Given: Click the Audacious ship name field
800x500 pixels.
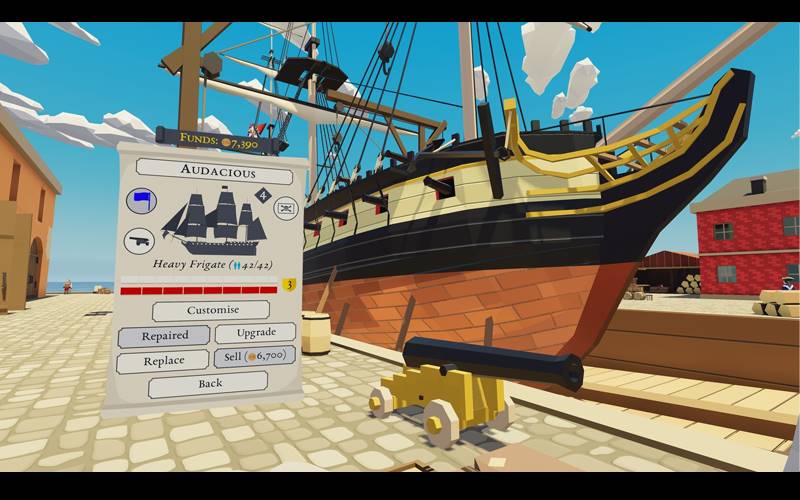Looking at the screenshot, I should (214, 170).
